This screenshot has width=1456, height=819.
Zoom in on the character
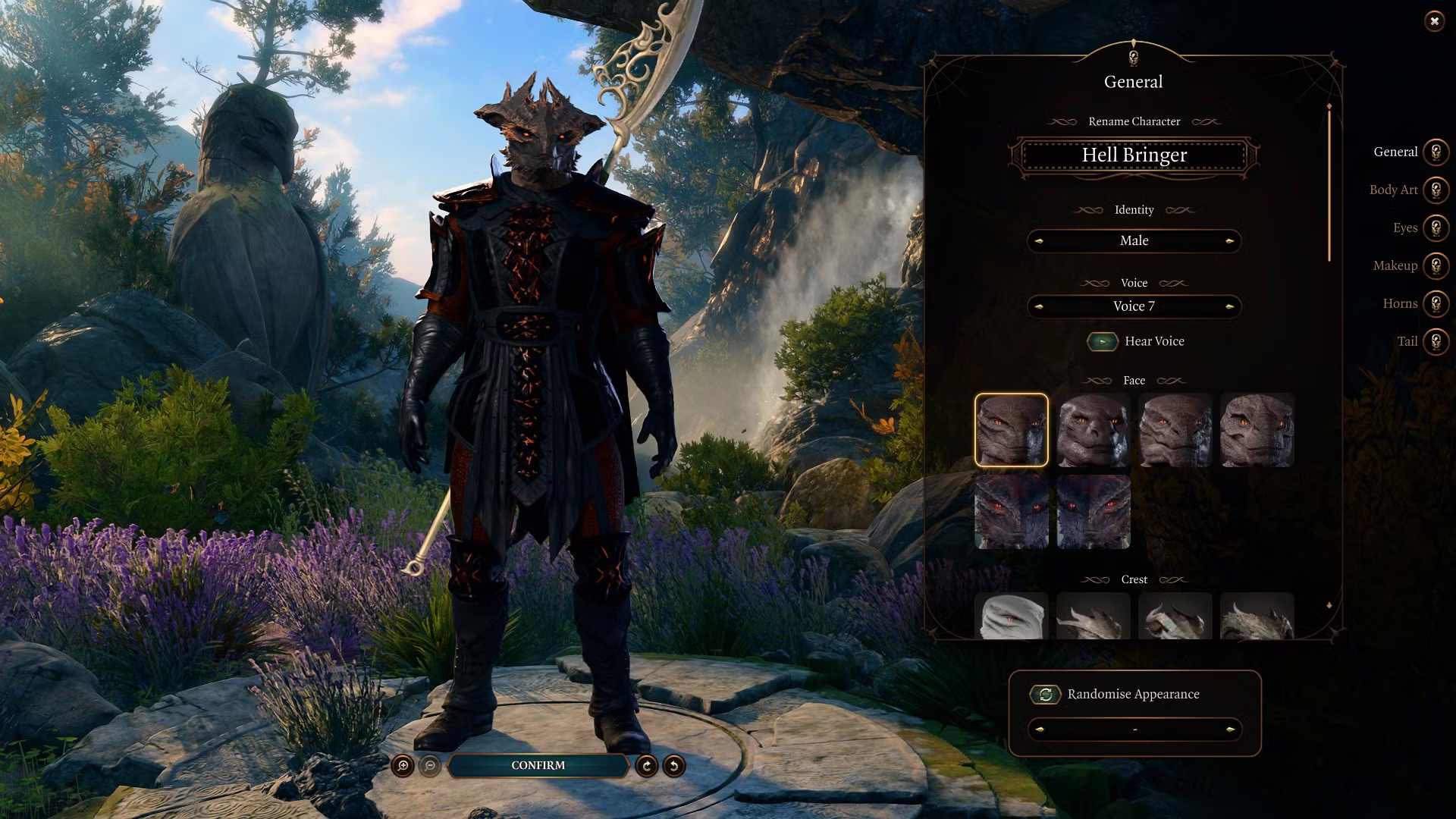403,766
